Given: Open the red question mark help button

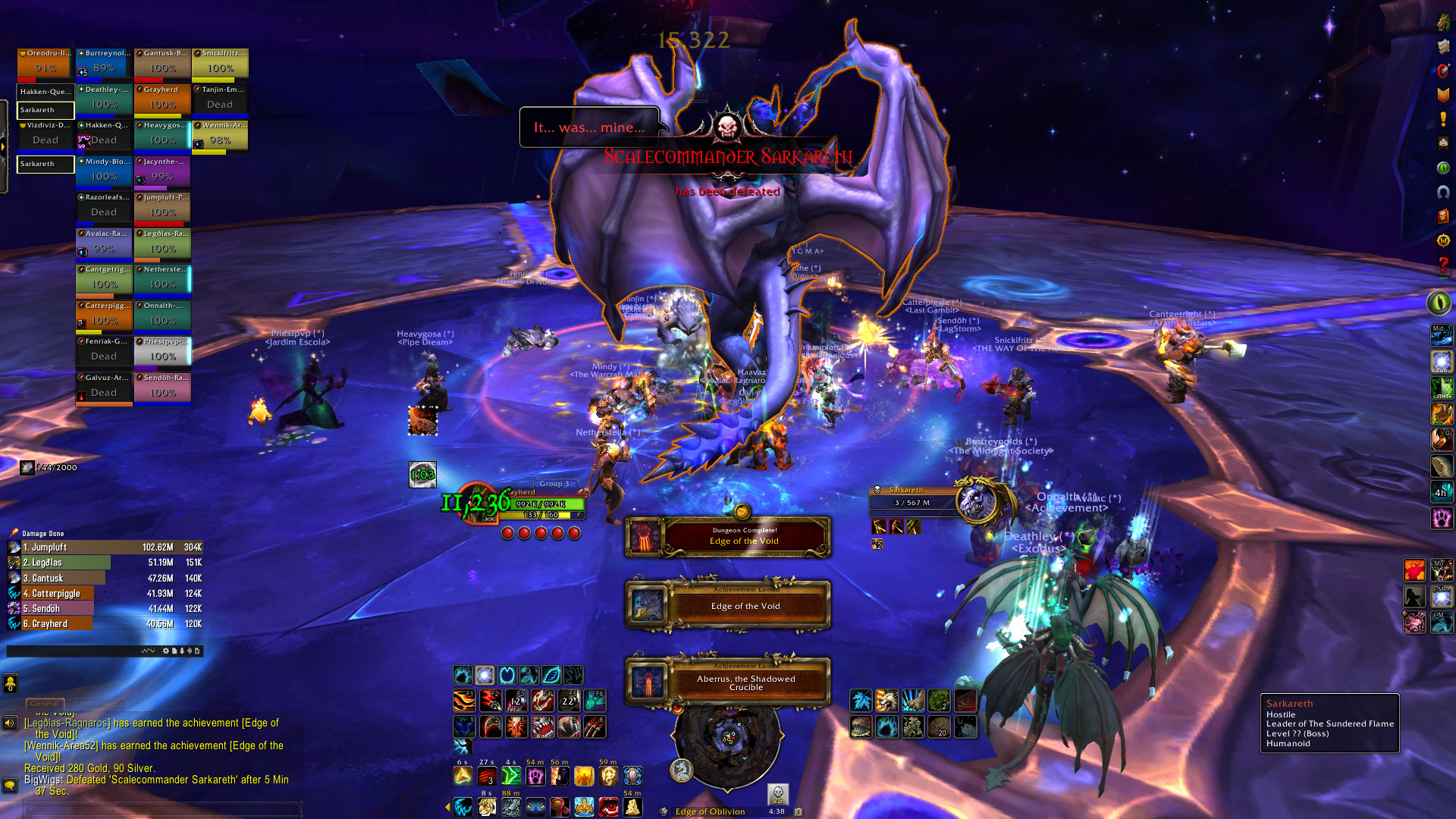Looking at the screenshot, I should coord(1442,265).
